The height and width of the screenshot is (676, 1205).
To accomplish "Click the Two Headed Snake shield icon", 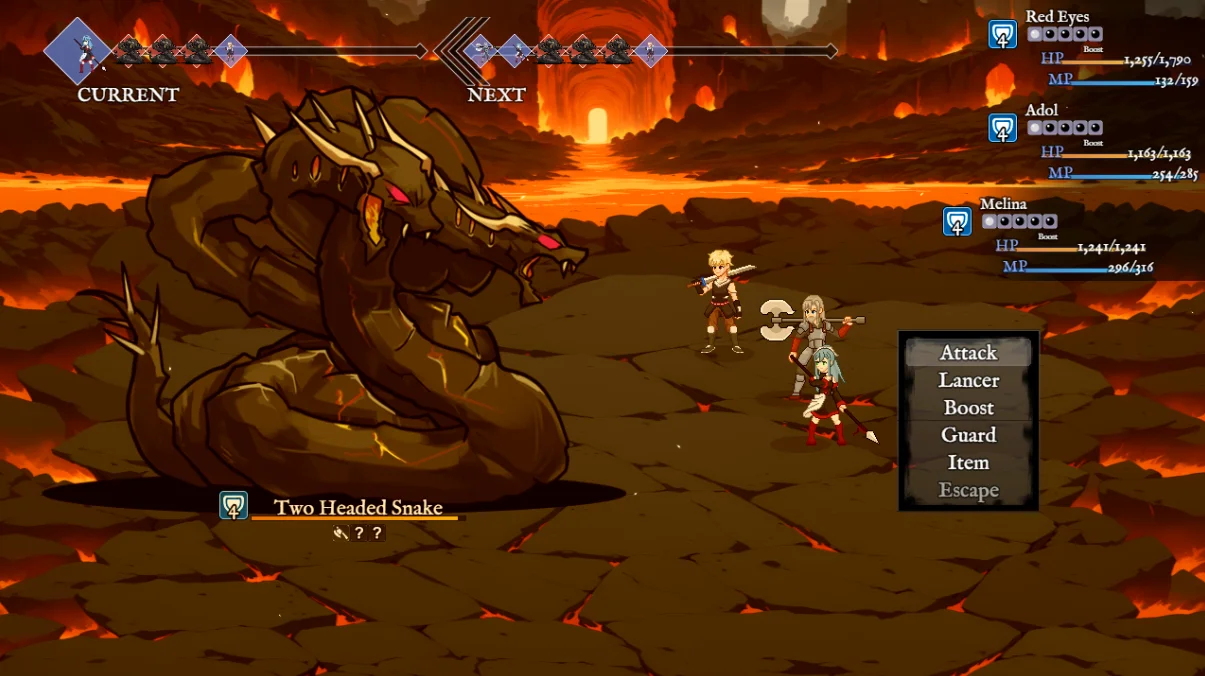I will (x=234, y=506).
